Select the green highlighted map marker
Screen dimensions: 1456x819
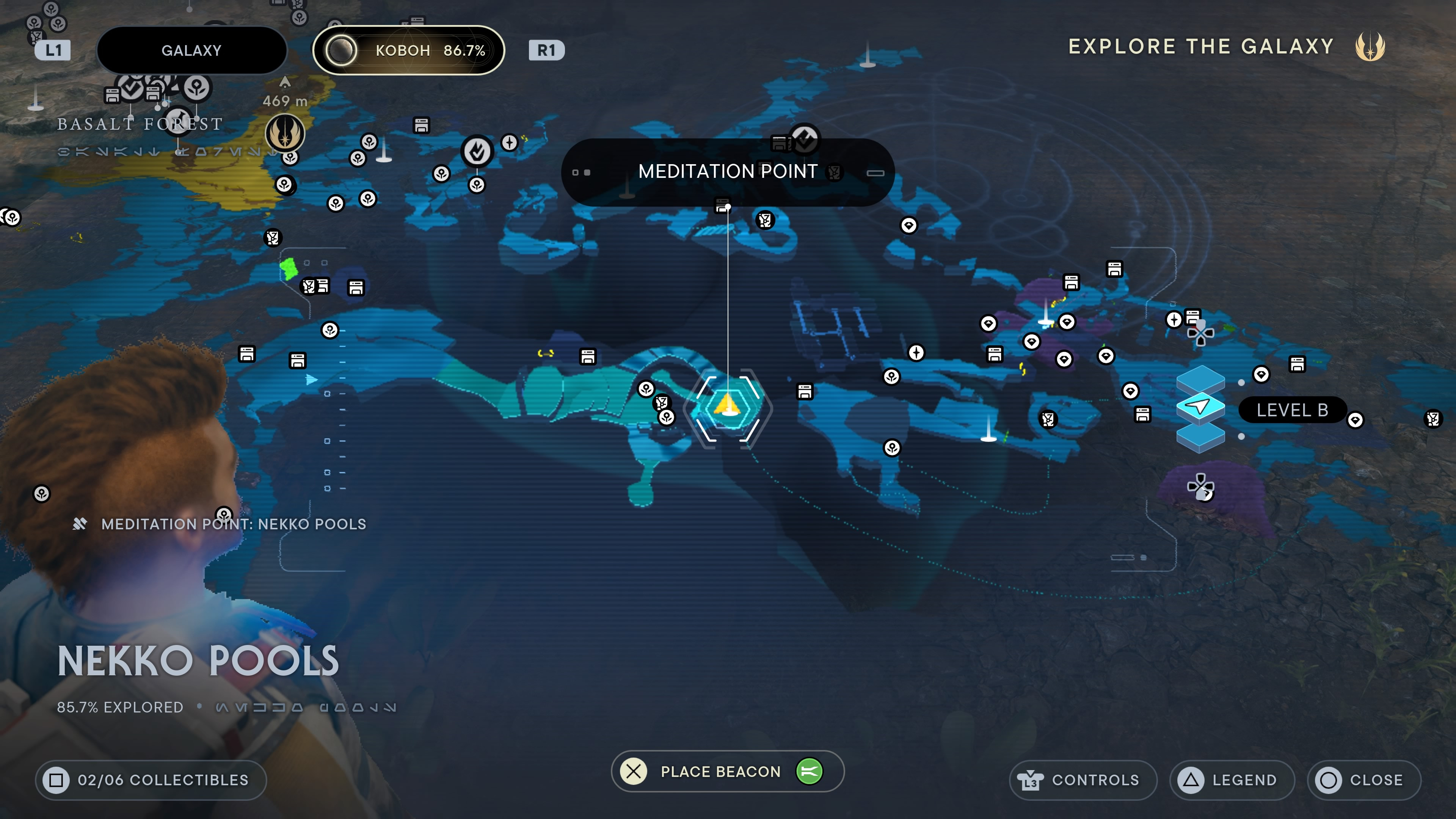289,268
